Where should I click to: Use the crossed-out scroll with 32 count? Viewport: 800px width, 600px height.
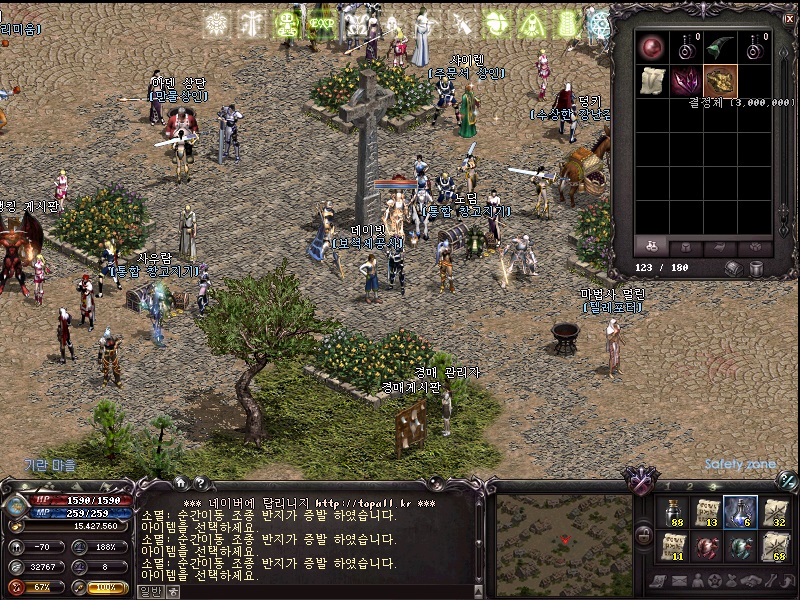[774, 512]
